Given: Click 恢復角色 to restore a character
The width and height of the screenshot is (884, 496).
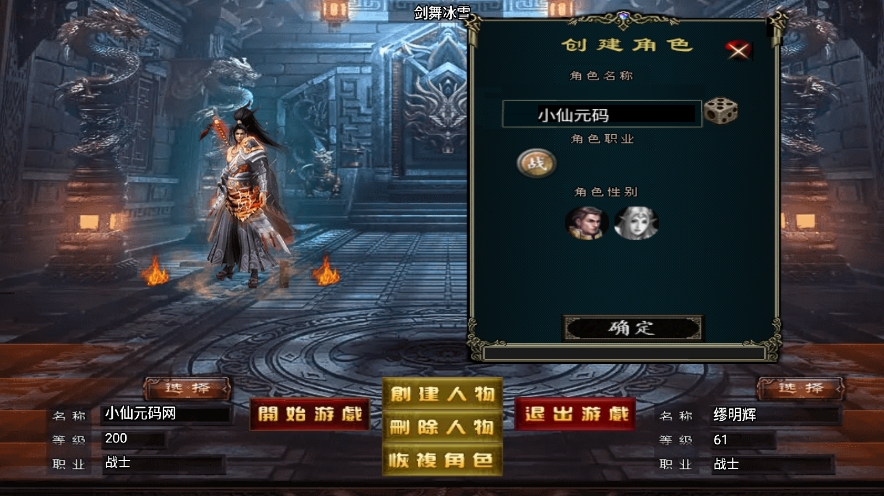Looking at the screenshot, I should click(442, 460).
